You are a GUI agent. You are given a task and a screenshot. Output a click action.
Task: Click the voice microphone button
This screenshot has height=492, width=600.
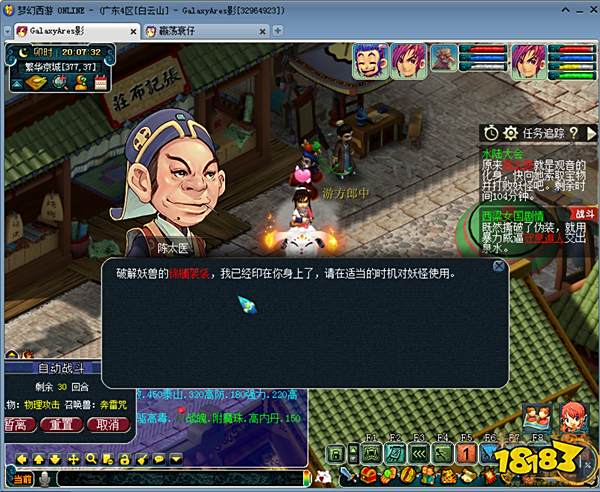[x=44, y=478]
